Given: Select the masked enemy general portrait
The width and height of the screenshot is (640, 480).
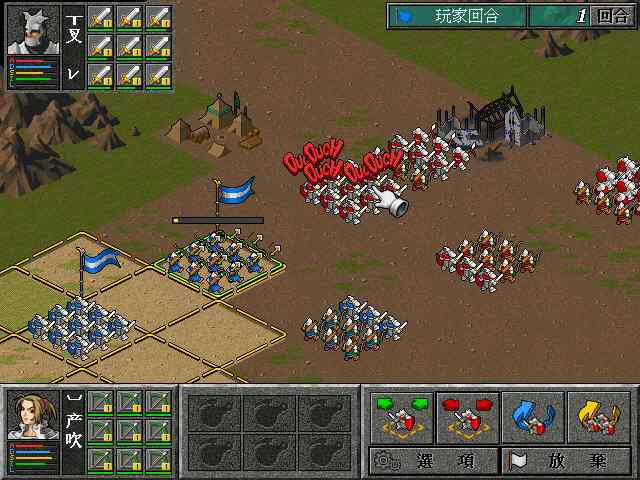Looking at the screenshot, I should [x=34, y=30].
